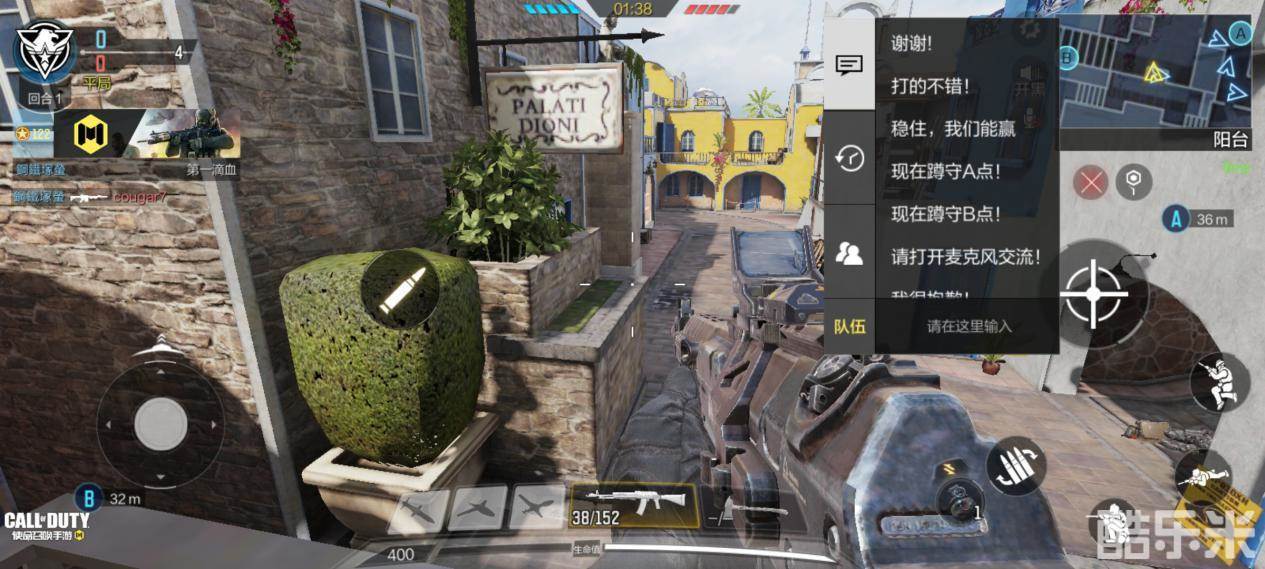The height and width of the screenshot is (569, 1265).
Task: Open the chat history clock tab
Action: (x=849, y=158)
